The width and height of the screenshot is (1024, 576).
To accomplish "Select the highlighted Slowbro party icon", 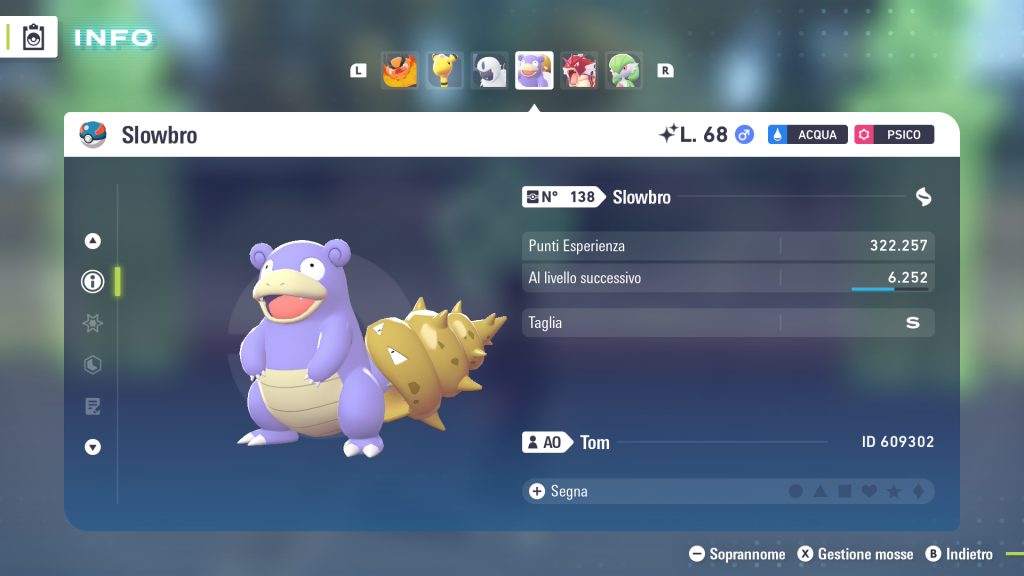I will click(534, 71).
